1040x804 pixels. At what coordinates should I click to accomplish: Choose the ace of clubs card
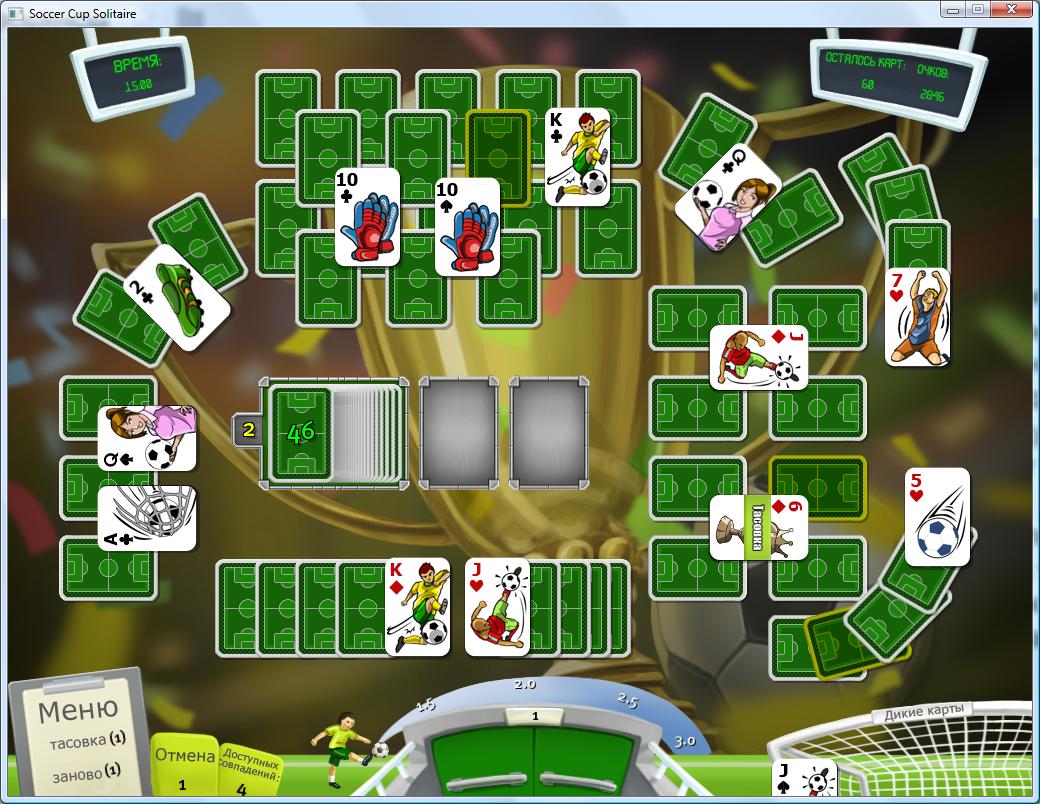click(147, 518)
